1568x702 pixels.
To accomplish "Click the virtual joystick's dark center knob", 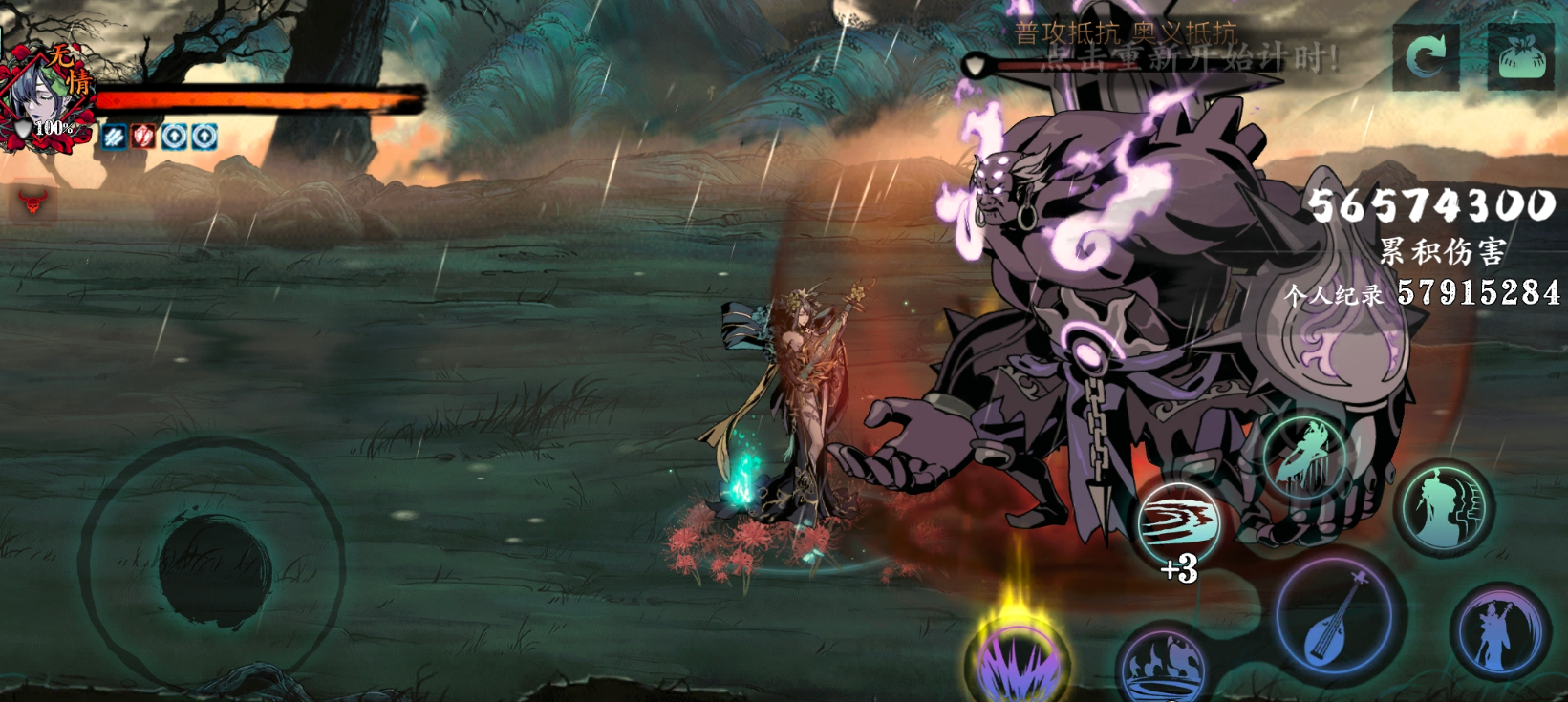I will click(x=214, y=569).
